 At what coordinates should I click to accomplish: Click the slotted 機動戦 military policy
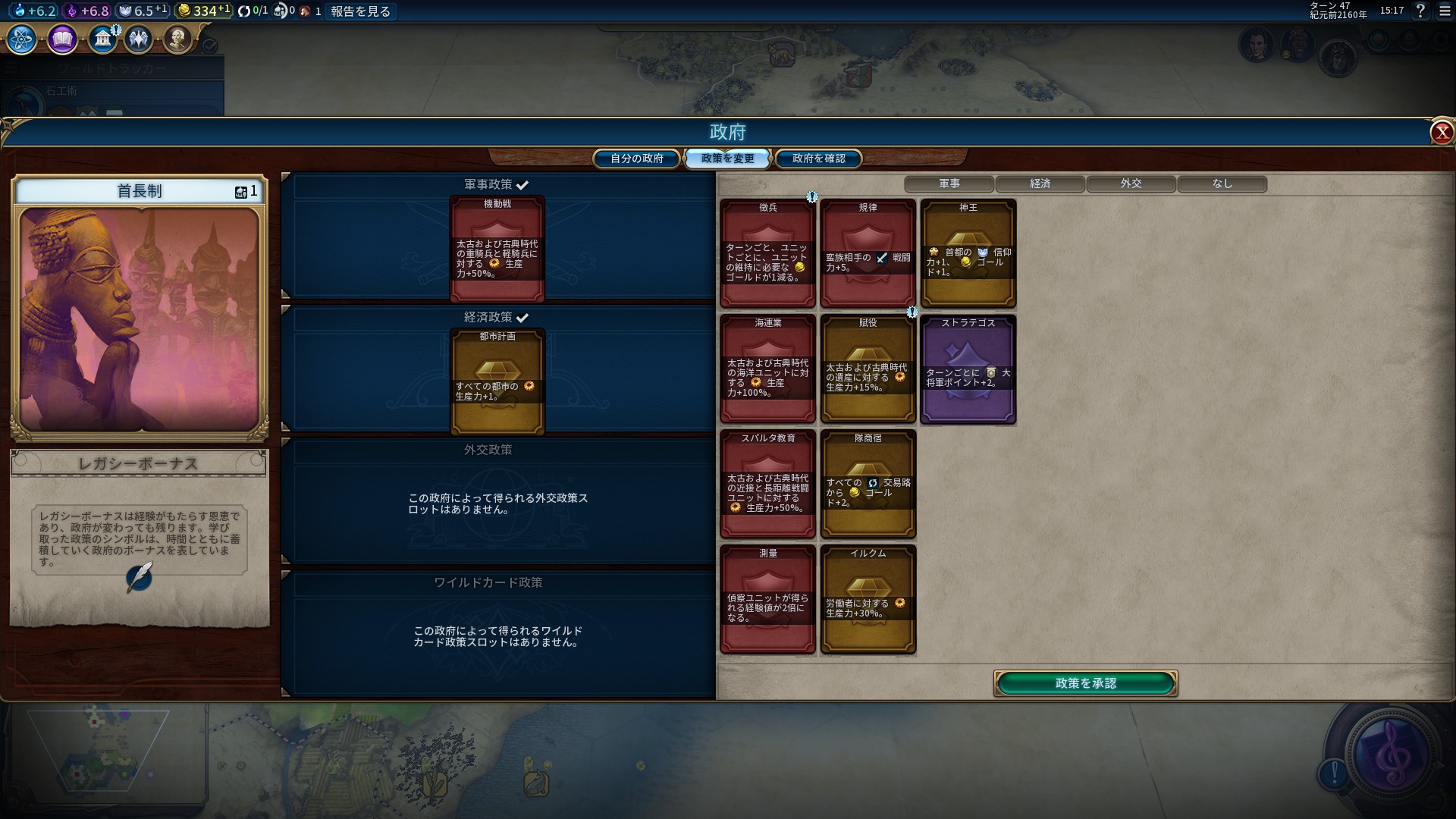497,249
